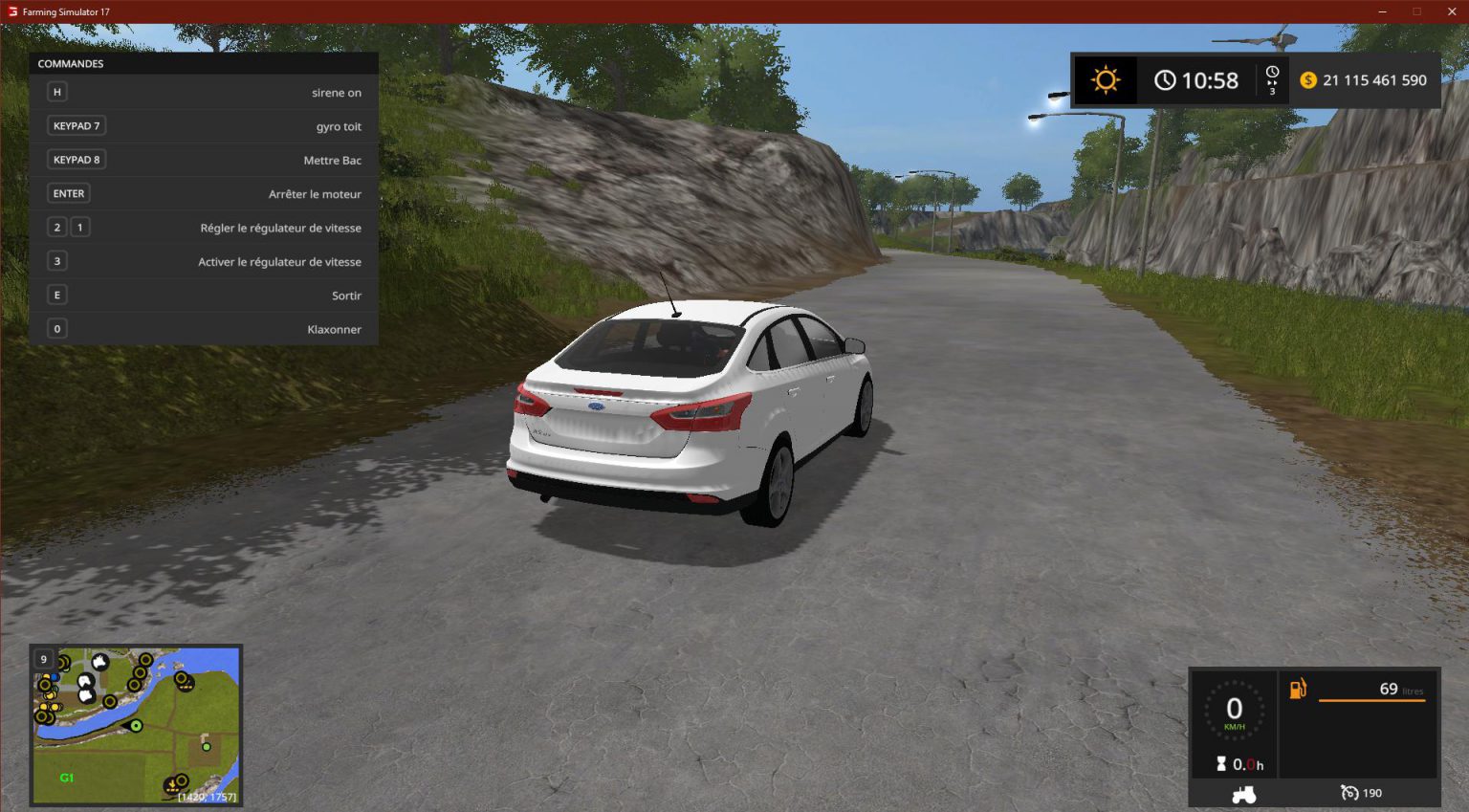This screenshot has width=1469, height=812.
Task: Click the sun weather icon in the HUD
Action: (x=1105, y=79)
